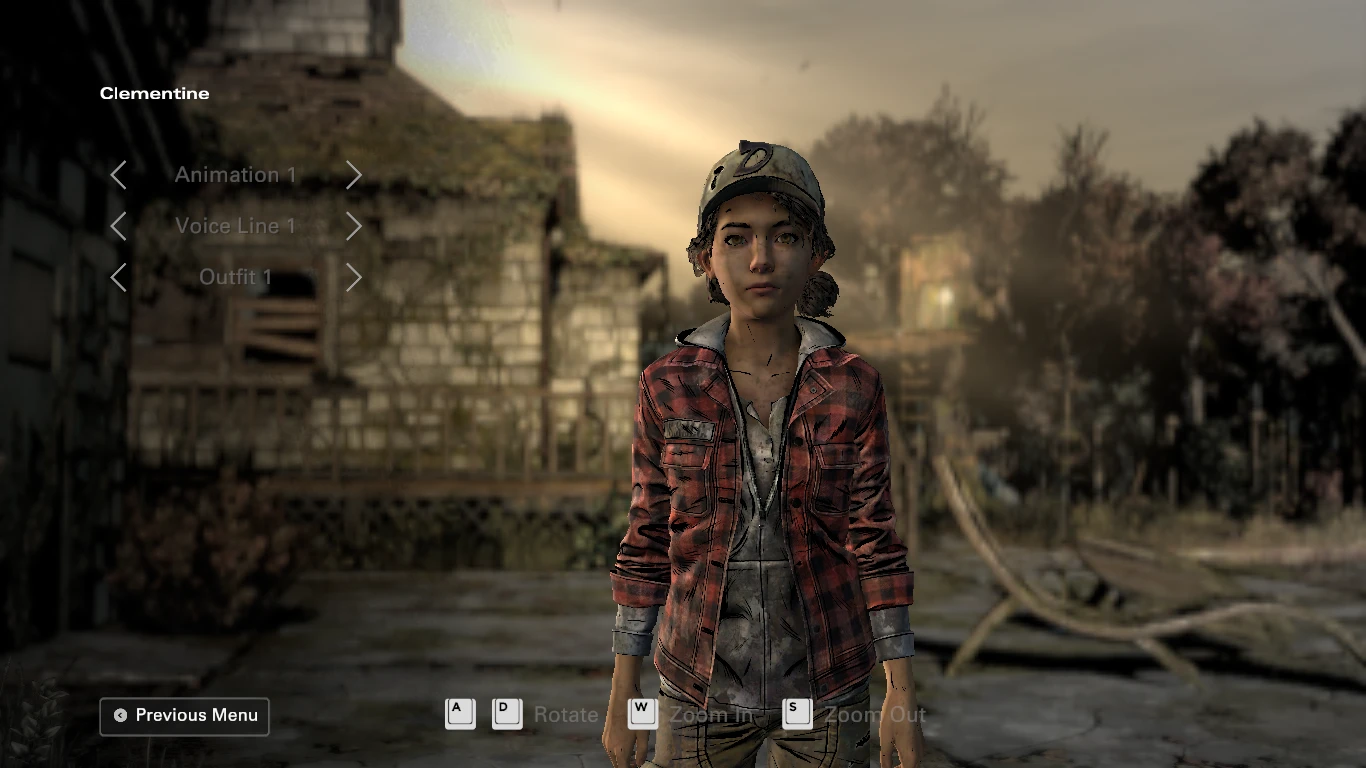Return using the Previous Menu button
The image size is (1366, 768).
coord(185,716)
